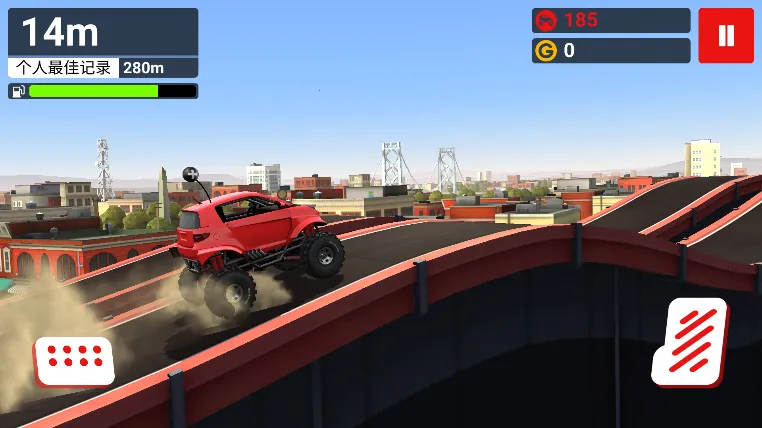Hit the gas pedal

pos(690,342)
